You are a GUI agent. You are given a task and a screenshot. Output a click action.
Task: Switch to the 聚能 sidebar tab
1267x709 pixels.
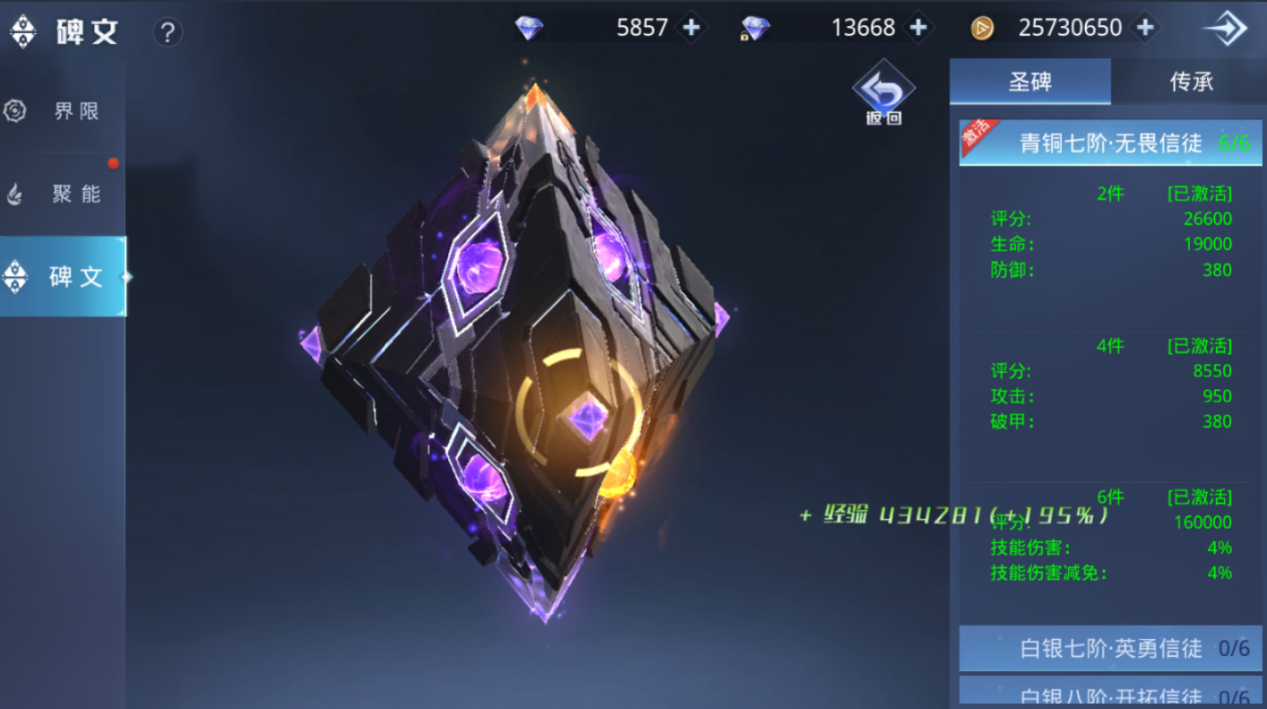62,194
